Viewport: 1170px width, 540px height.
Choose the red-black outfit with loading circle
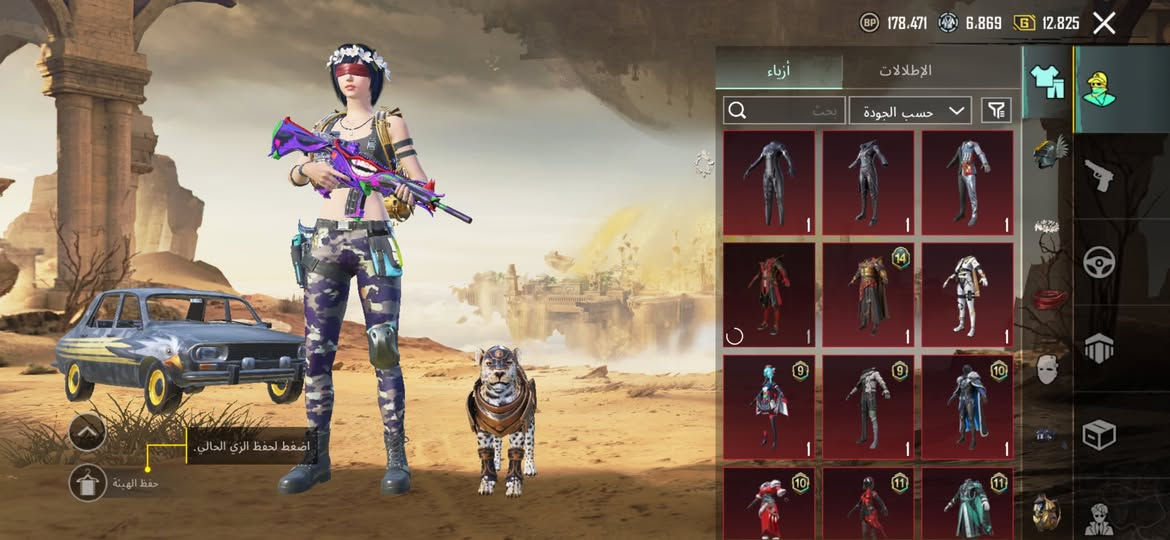[768, 296]
